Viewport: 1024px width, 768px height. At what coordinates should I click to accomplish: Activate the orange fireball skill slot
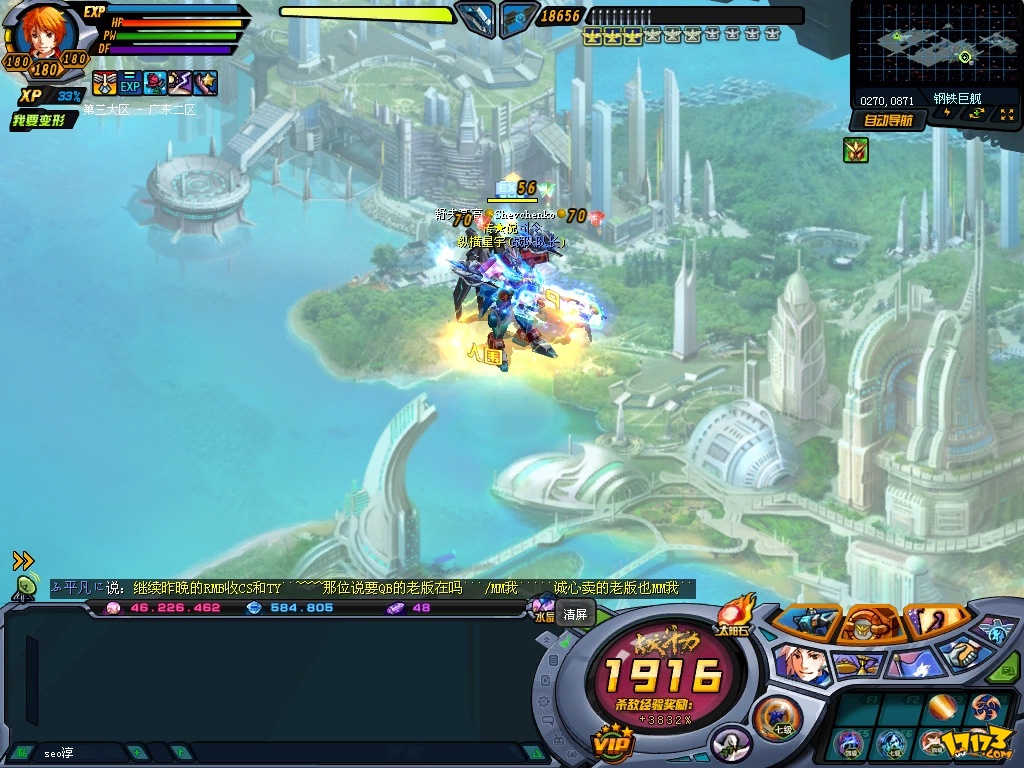tap(942, 708)
